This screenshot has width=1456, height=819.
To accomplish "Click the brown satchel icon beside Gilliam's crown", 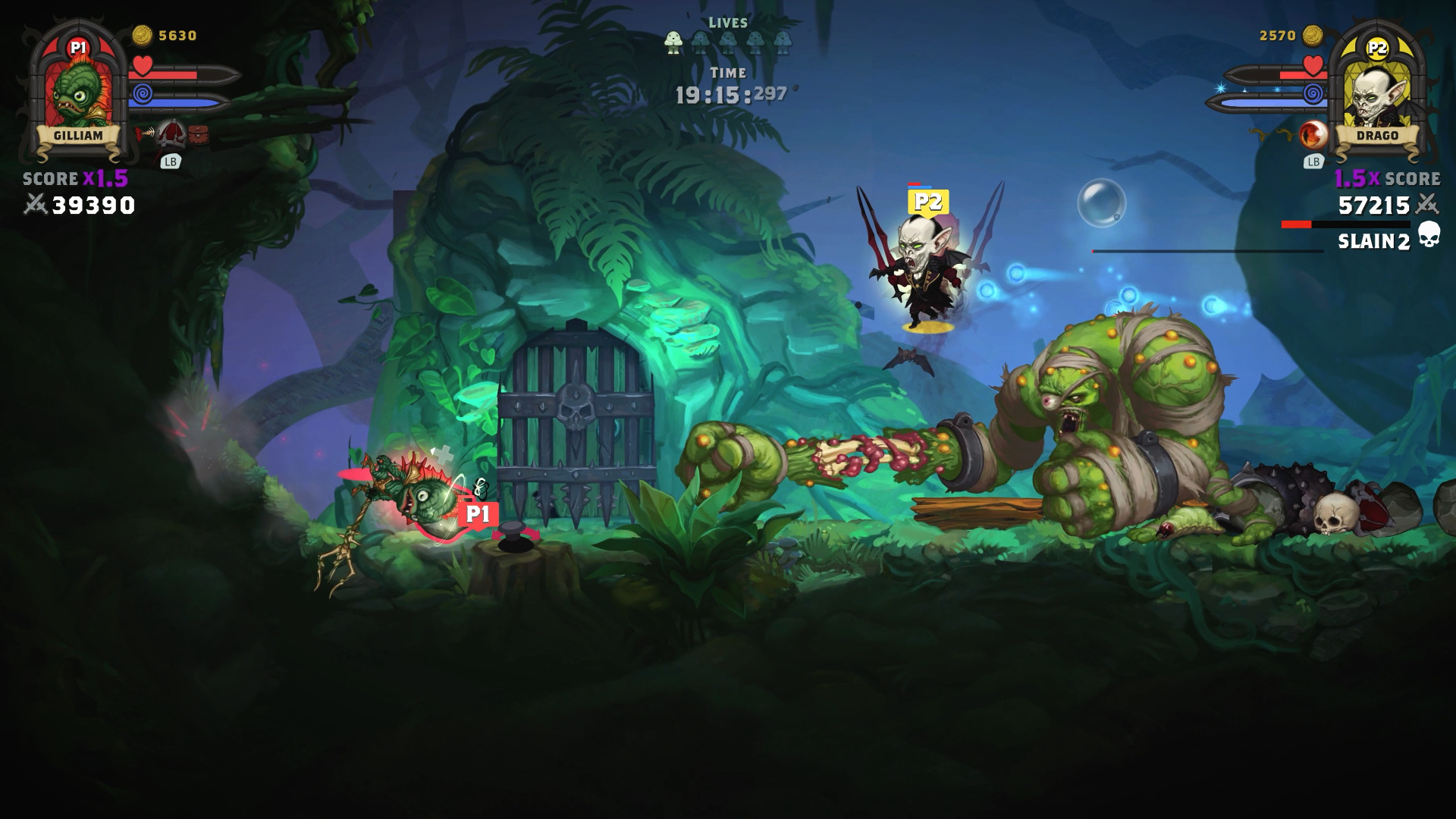I will point(198,134).
